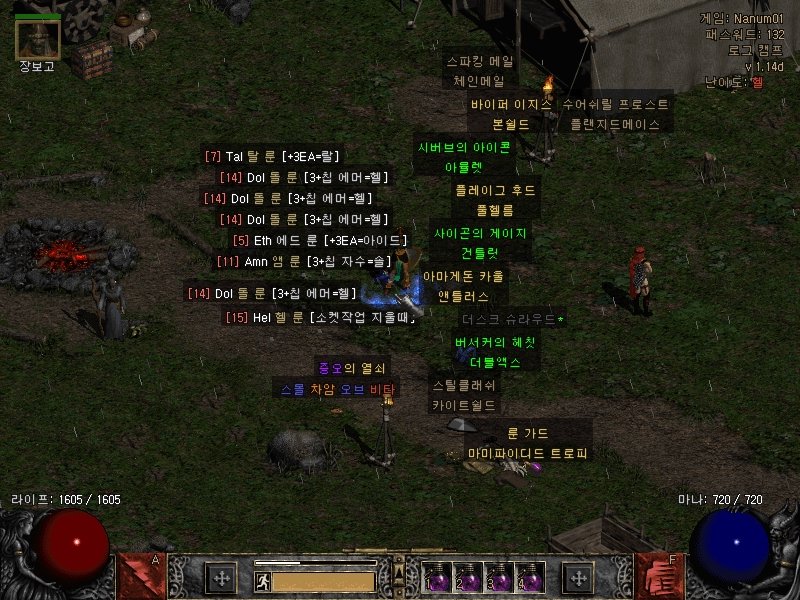
Task: Pick up the 더스크 슈라우드 armor label
Action: [x=512, y=320]
